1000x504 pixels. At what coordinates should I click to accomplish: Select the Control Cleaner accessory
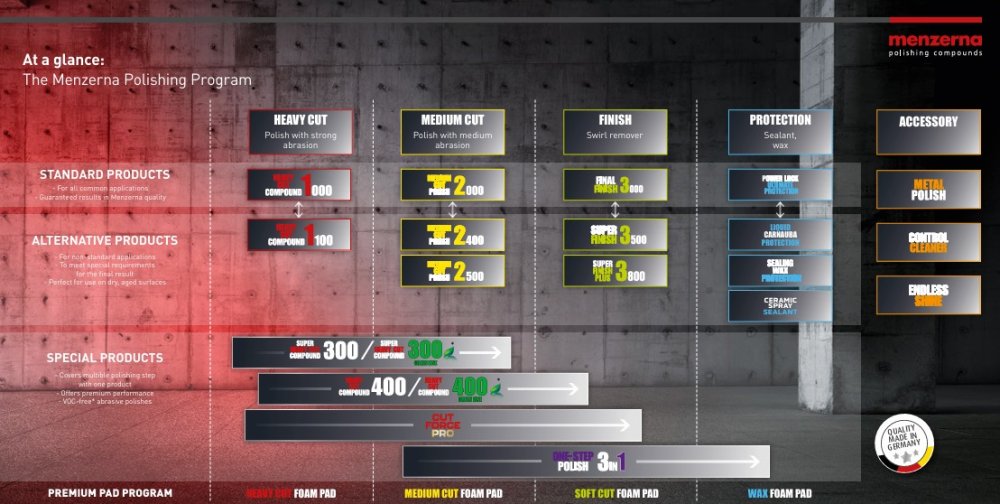927,241
